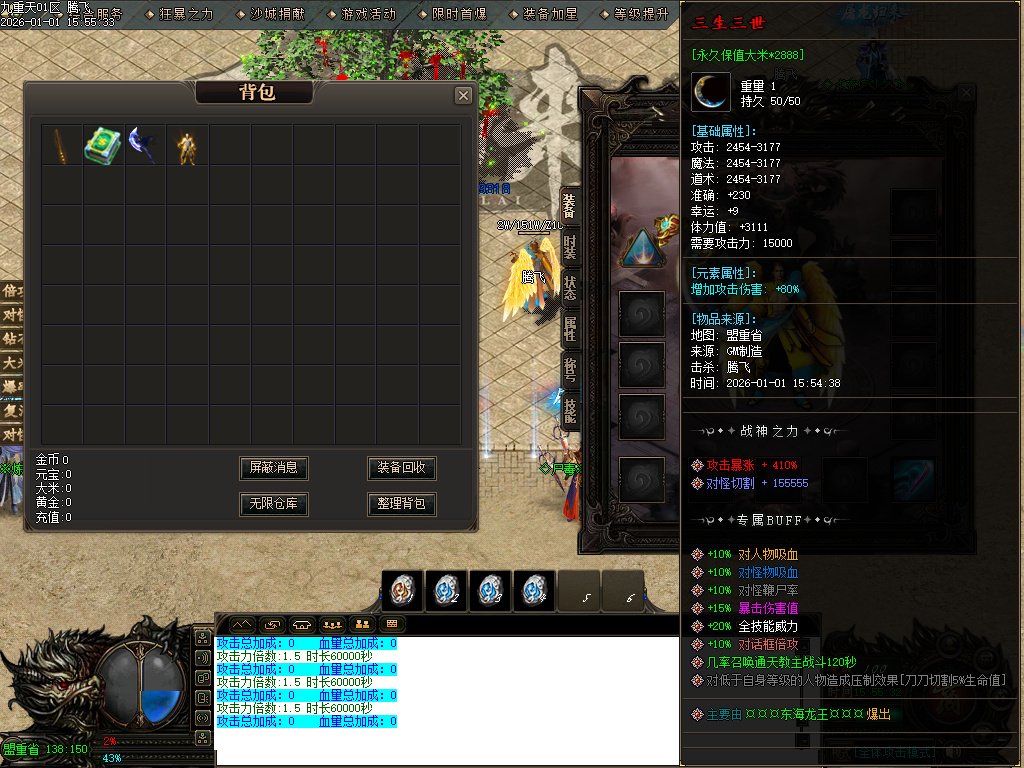Show the 属性 attributes tab

tap(570, 329)
